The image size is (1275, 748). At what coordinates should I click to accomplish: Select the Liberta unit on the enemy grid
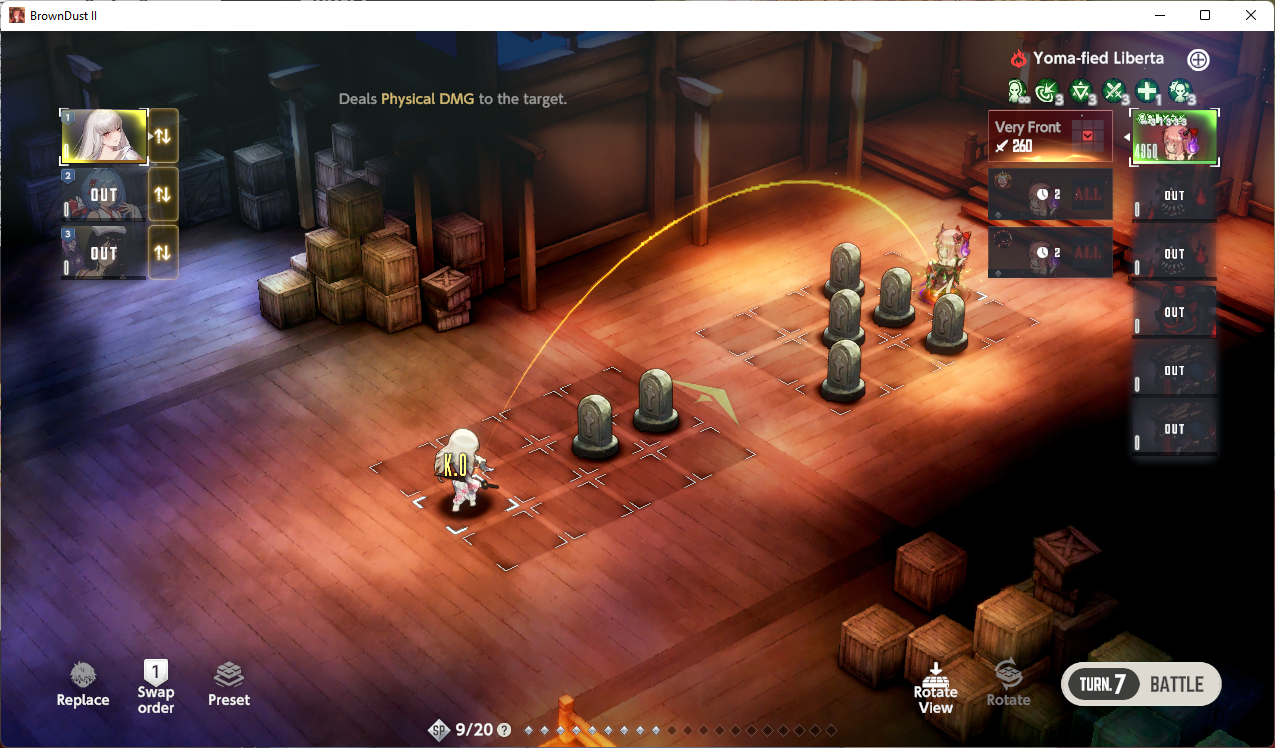click(944, 265)
